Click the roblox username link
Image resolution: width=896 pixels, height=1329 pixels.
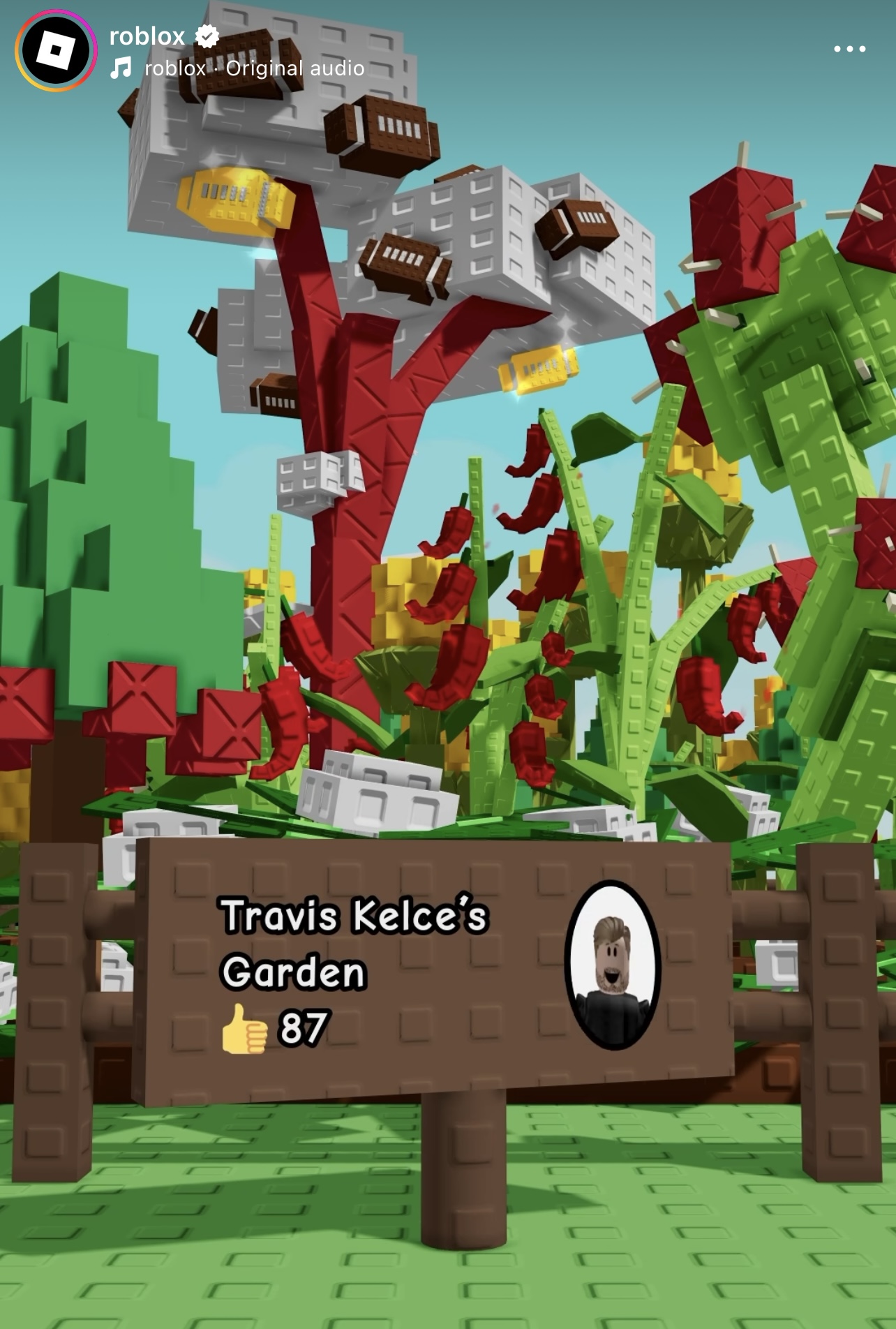[x=147, y=35]
